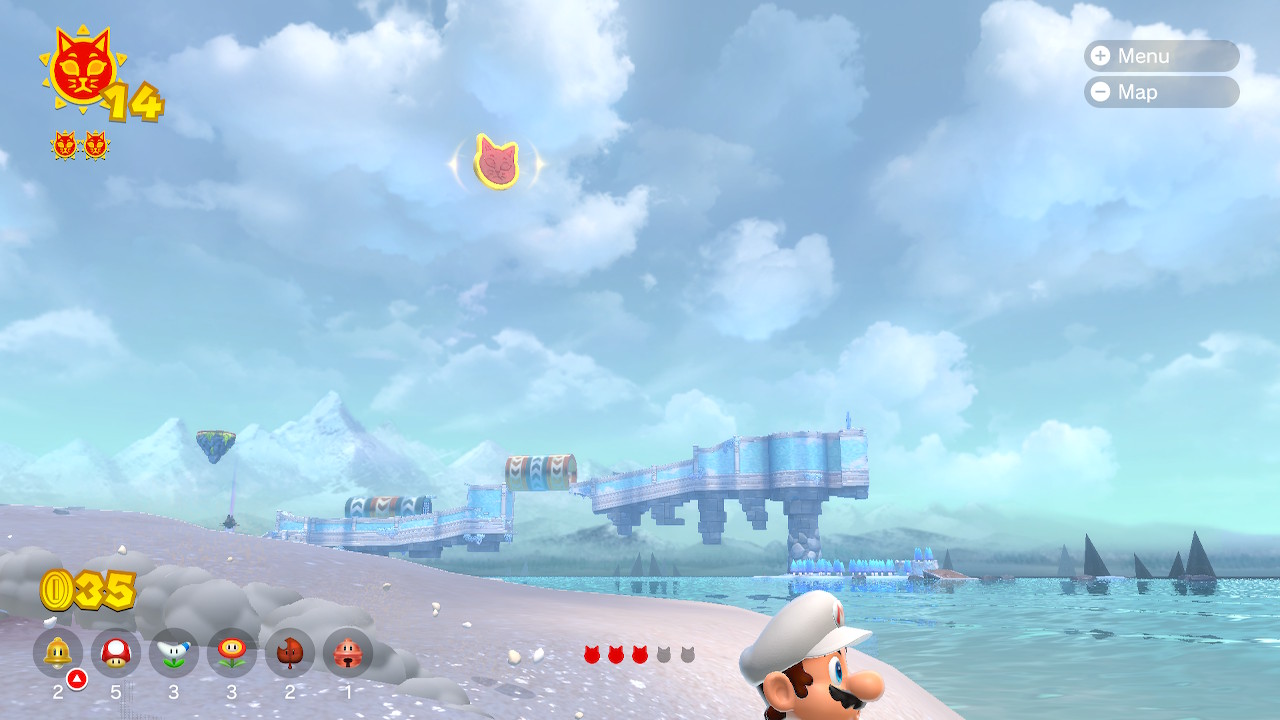The image size is (1280, 720).
Task: Open the Map button
Action: [1160, 92]
